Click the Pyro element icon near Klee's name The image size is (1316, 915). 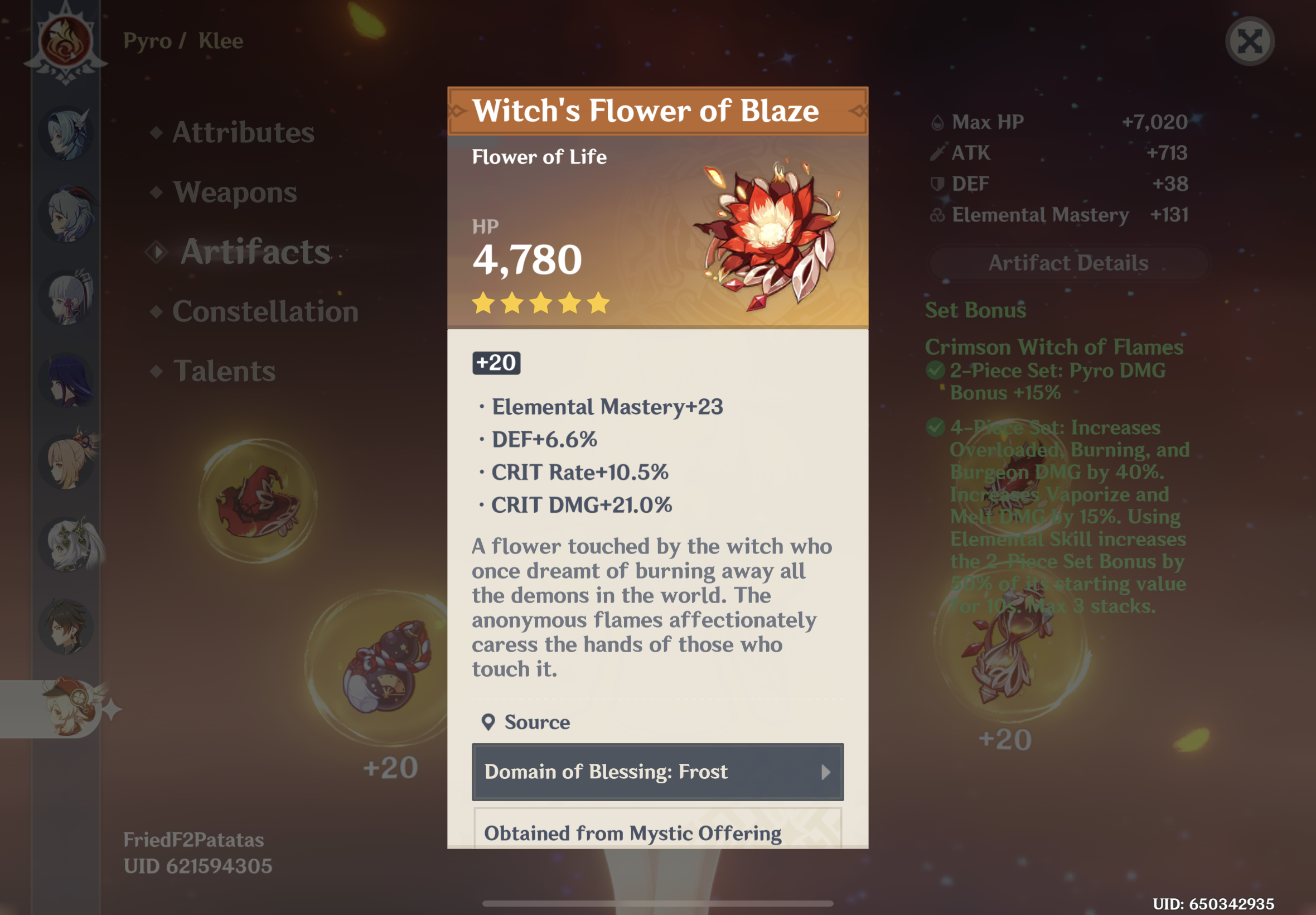pyautogui.click(x=67, y=40)
